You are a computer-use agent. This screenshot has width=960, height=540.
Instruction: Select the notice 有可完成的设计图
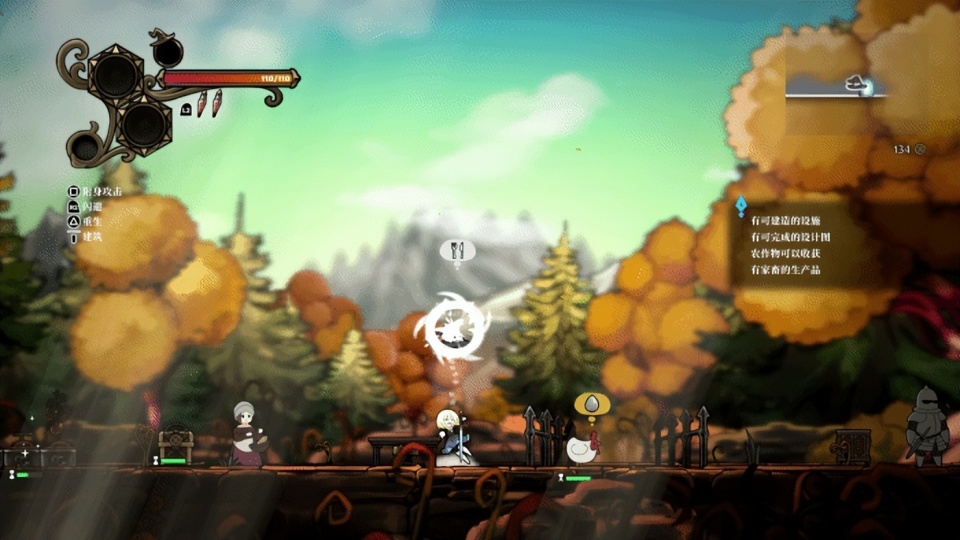click(791, 237)
